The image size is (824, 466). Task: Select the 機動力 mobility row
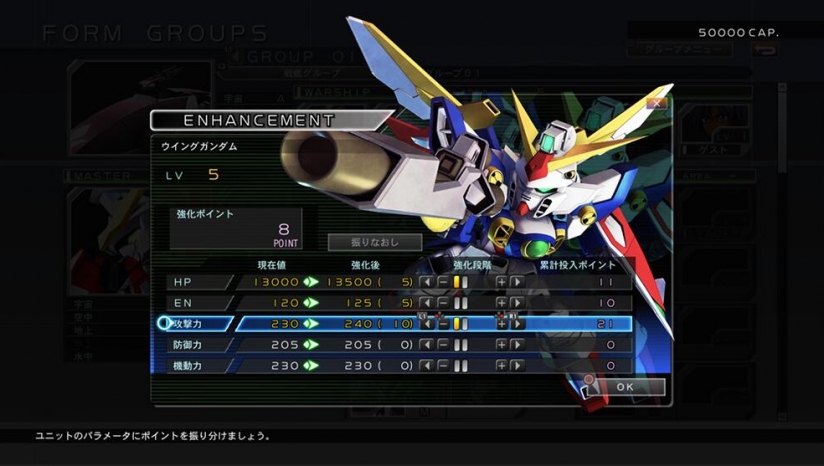click(200, 366)
